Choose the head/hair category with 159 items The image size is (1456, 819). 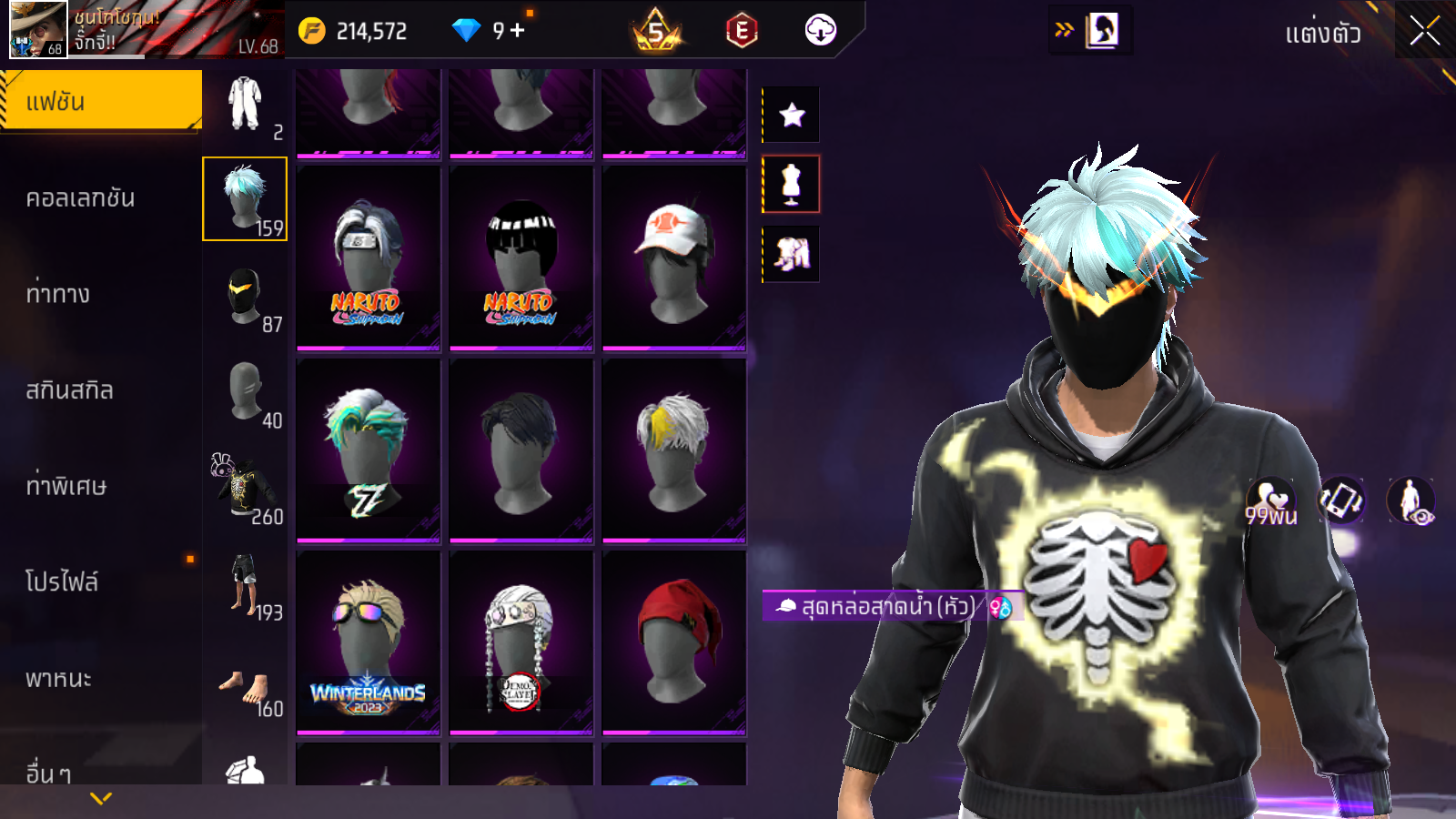click(245, 198)
